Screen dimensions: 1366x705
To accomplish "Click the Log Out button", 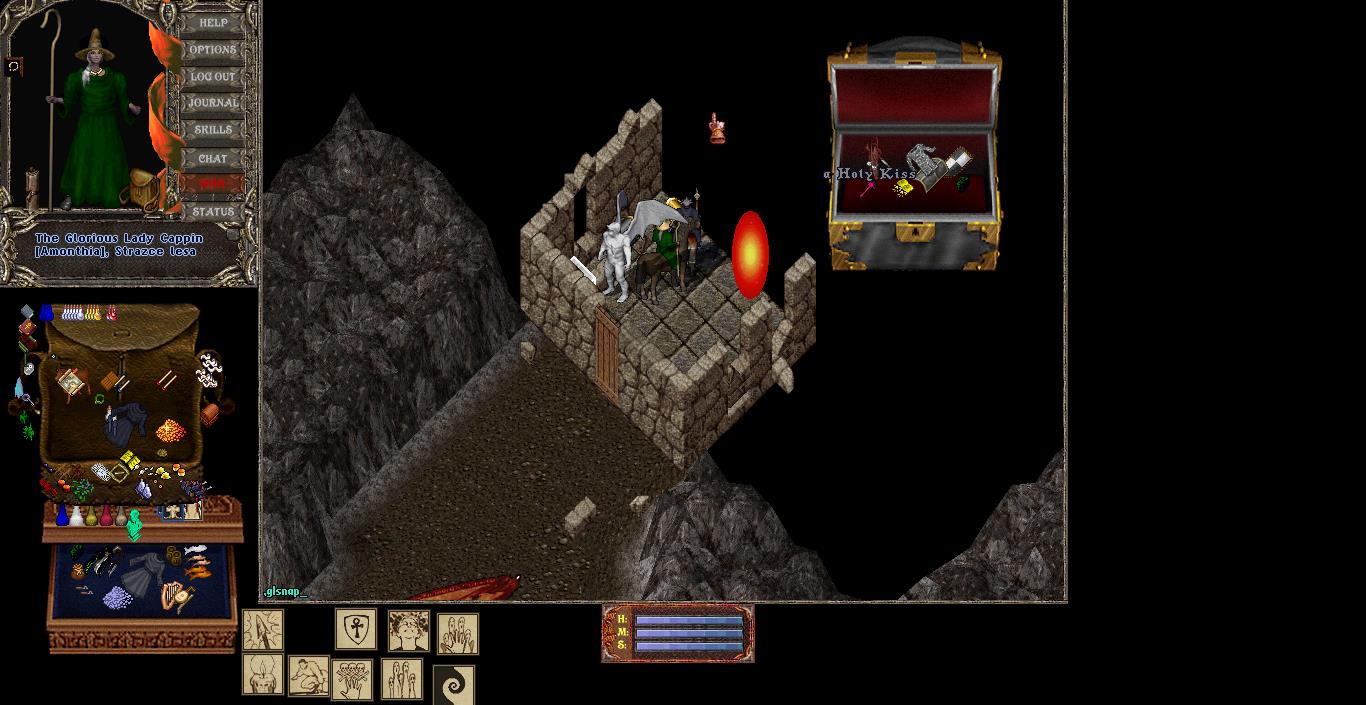I will (213, 76).
